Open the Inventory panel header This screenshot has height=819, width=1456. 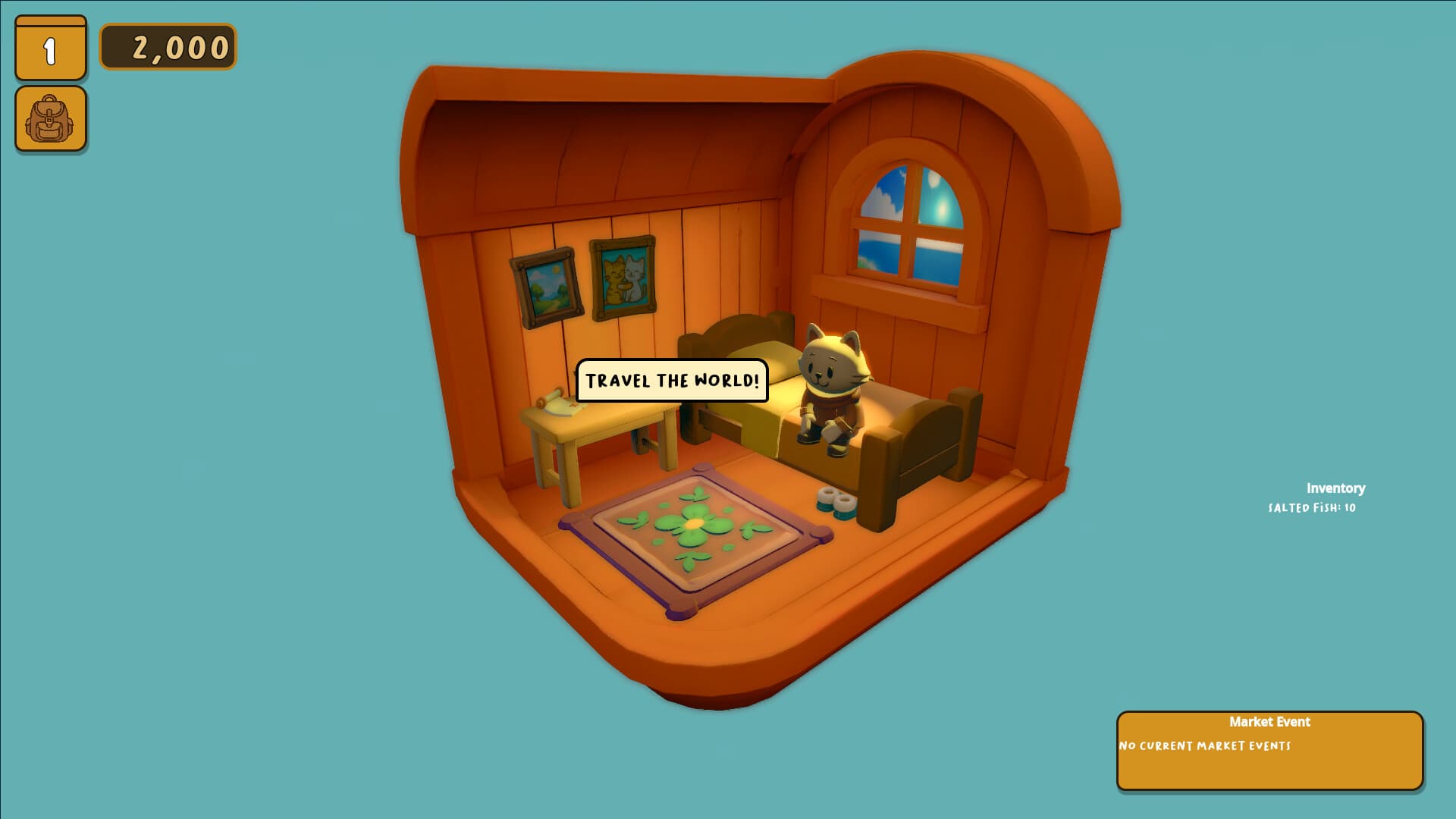point(1335,489)
